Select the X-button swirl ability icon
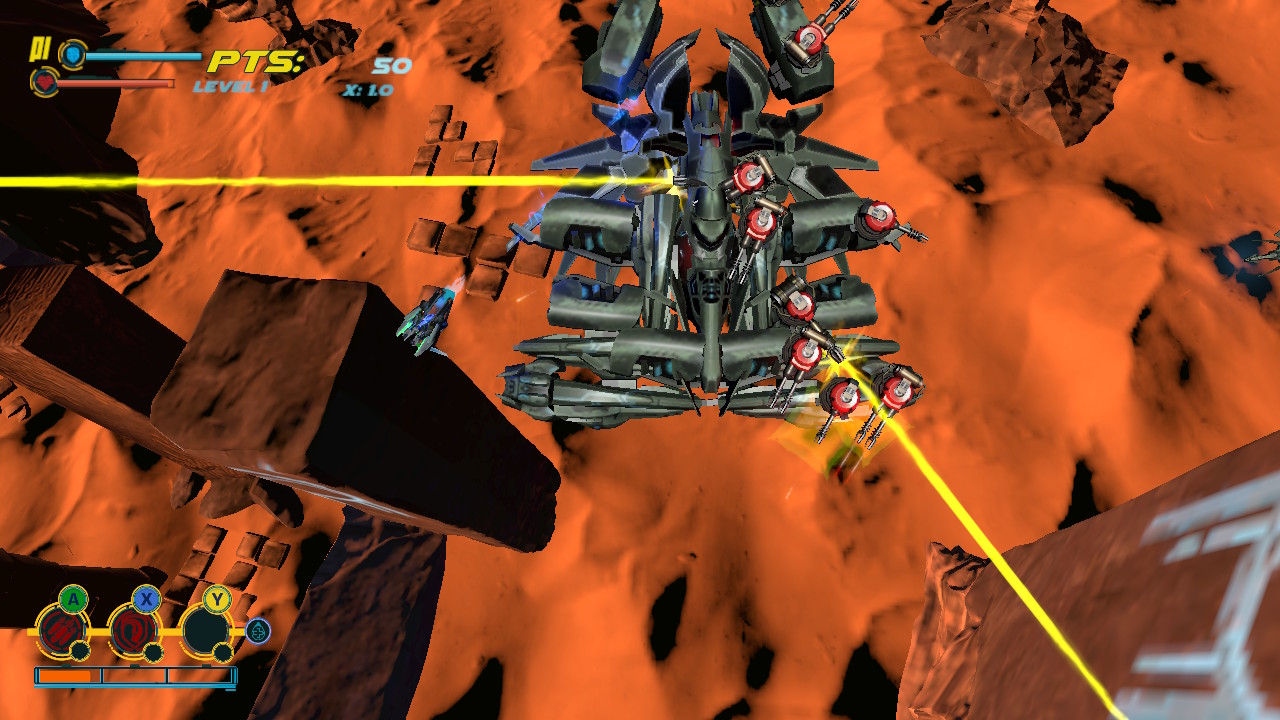 tap(133, 630)
